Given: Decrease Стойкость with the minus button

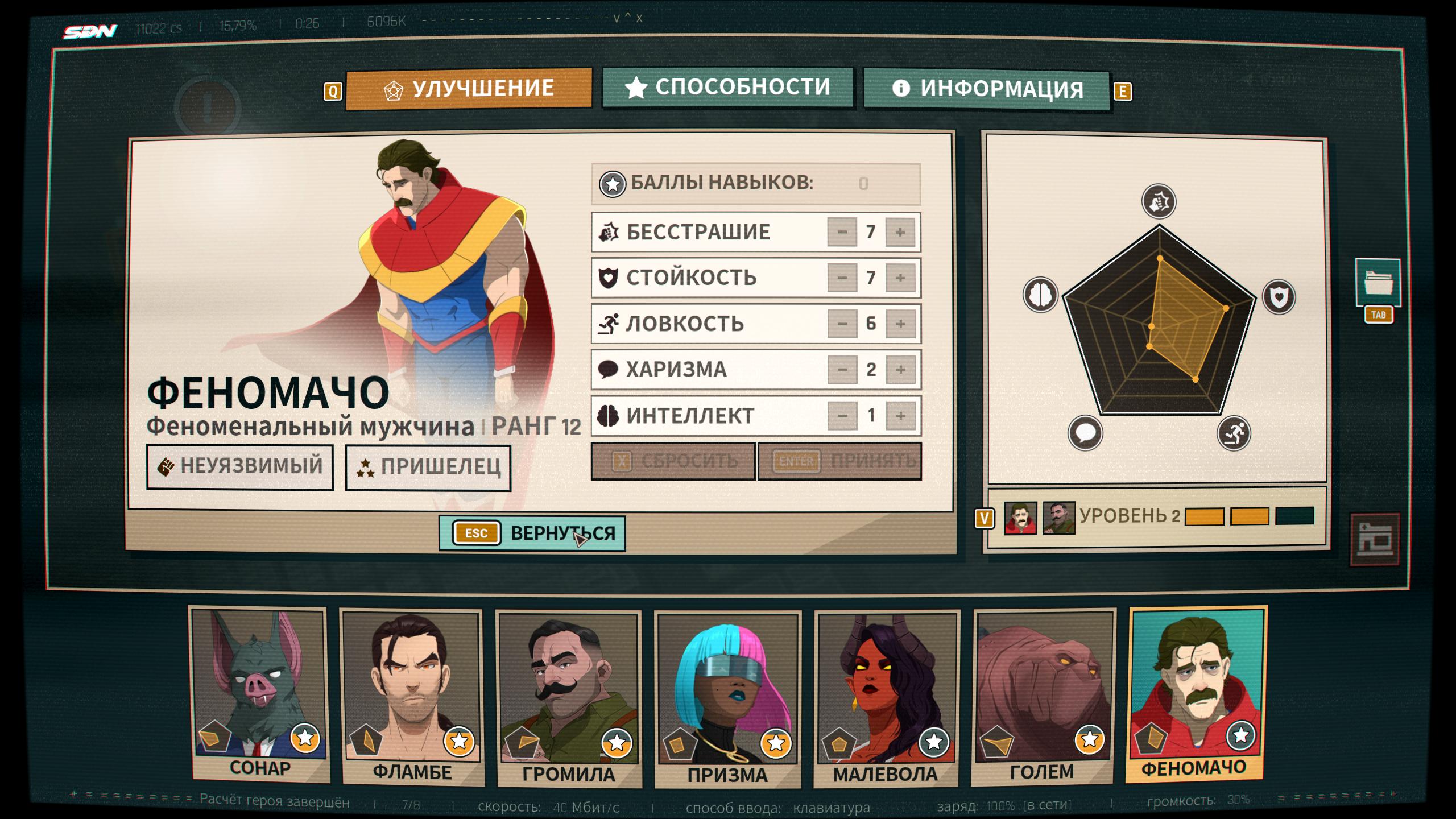Looking at the screenshot, I should (x=842, y=278).
